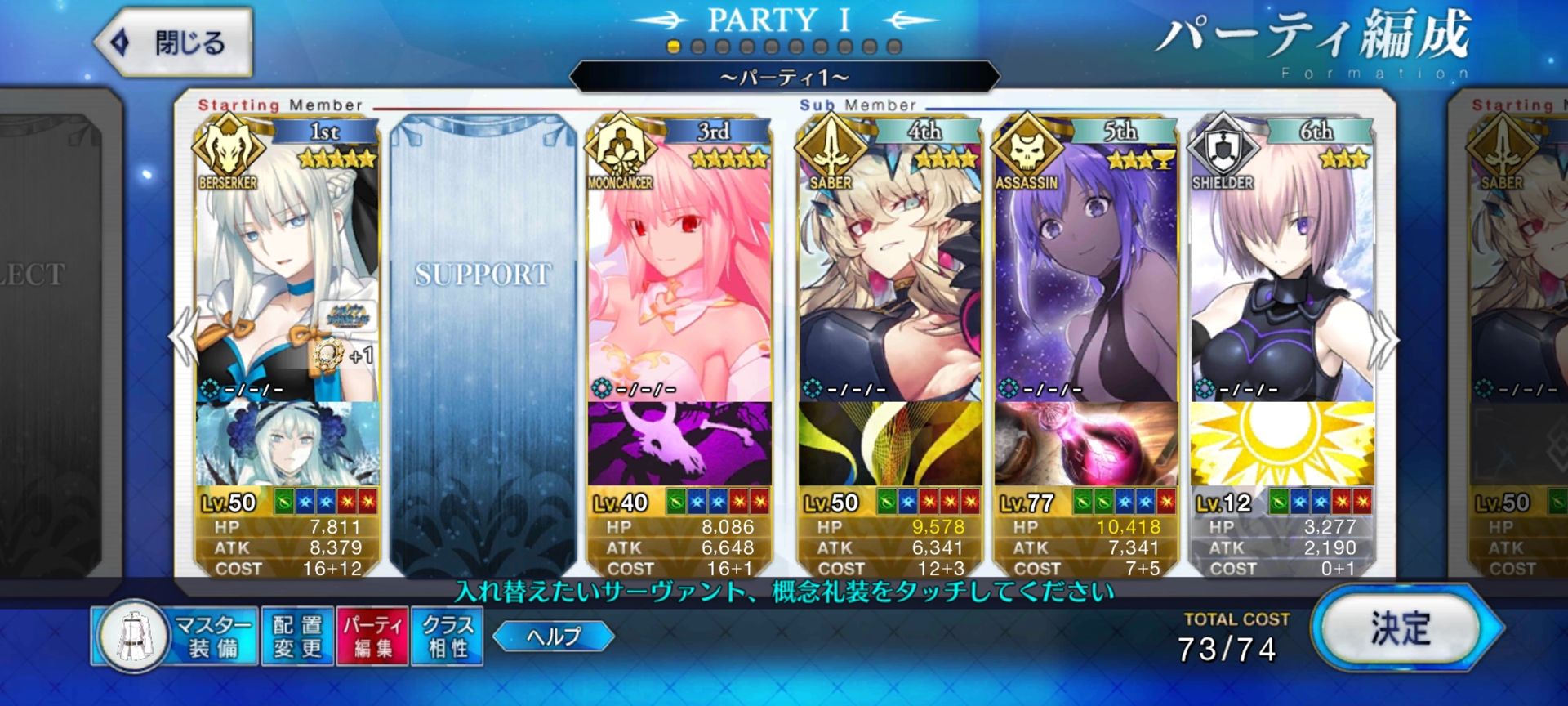Open the ヘルプ help button

coord(554,636)
